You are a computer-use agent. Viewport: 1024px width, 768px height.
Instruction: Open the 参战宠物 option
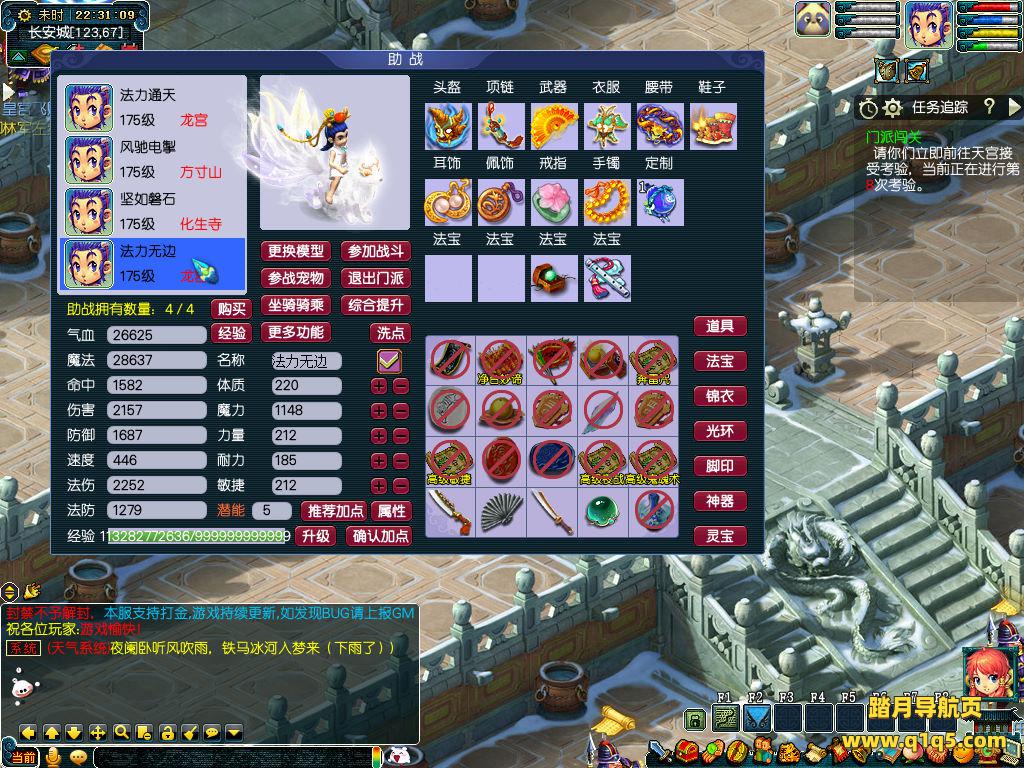297,278
